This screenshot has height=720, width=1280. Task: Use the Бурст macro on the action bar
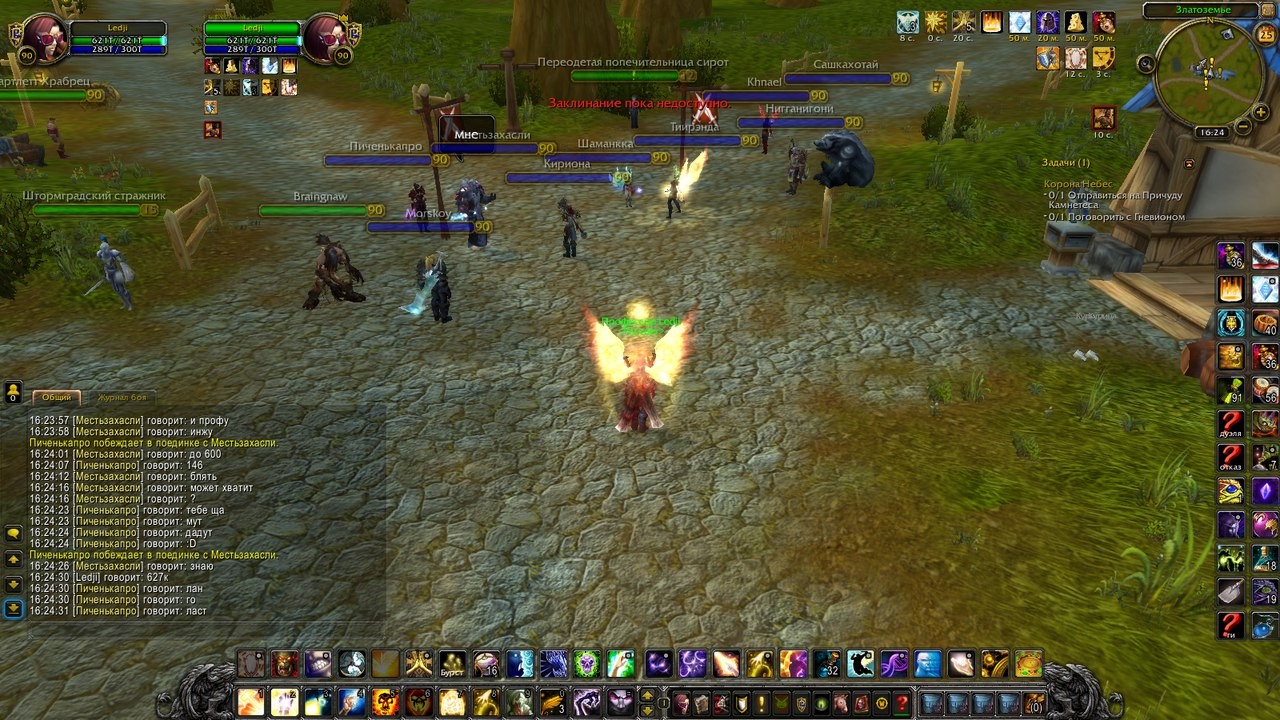pos(453,664)
